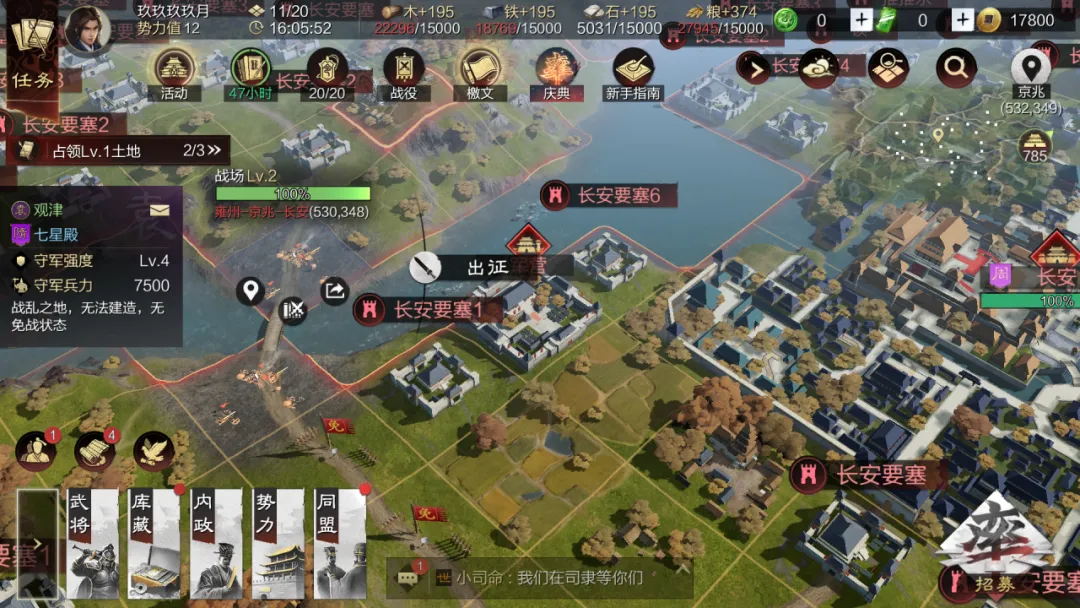The height and width of the screenshot is (608, 1080).
Task: Open the 战役 campaign icon
Action: [x=404, y=72]
